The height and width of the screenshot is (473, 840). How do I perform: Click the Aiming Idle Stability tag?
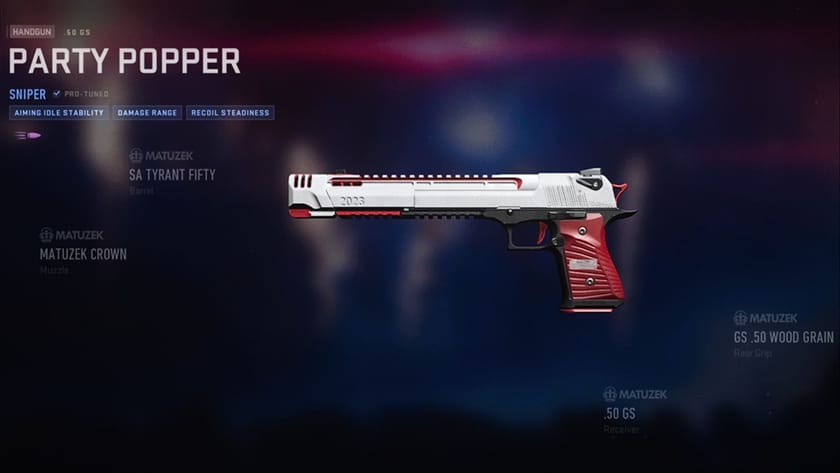[x=58, y=113]
